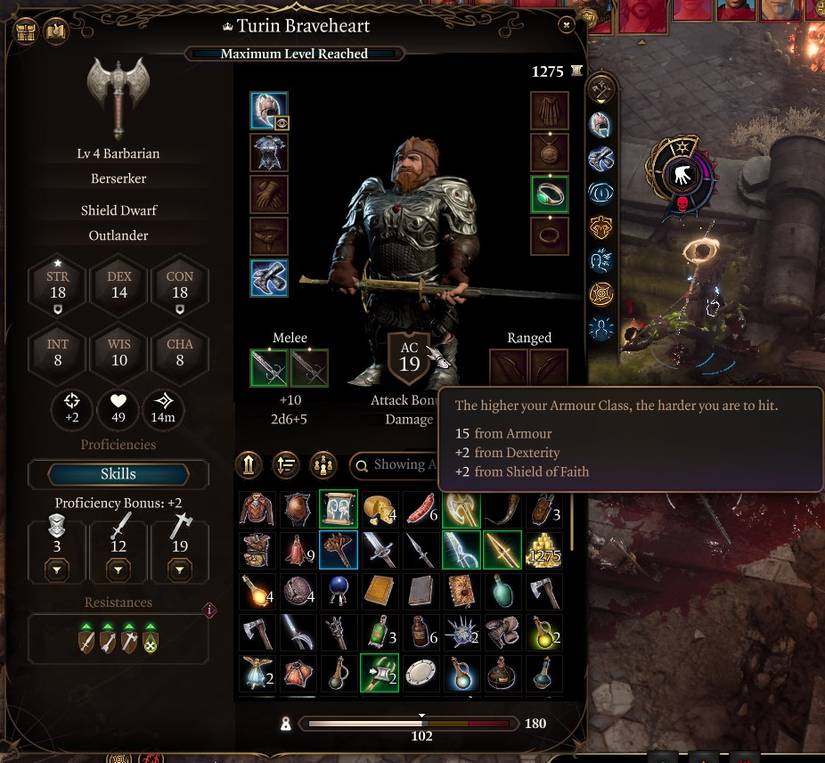Screen dimensions: 825x763
Task: Select the equipped helmet slot
Action: click(269, 111)
